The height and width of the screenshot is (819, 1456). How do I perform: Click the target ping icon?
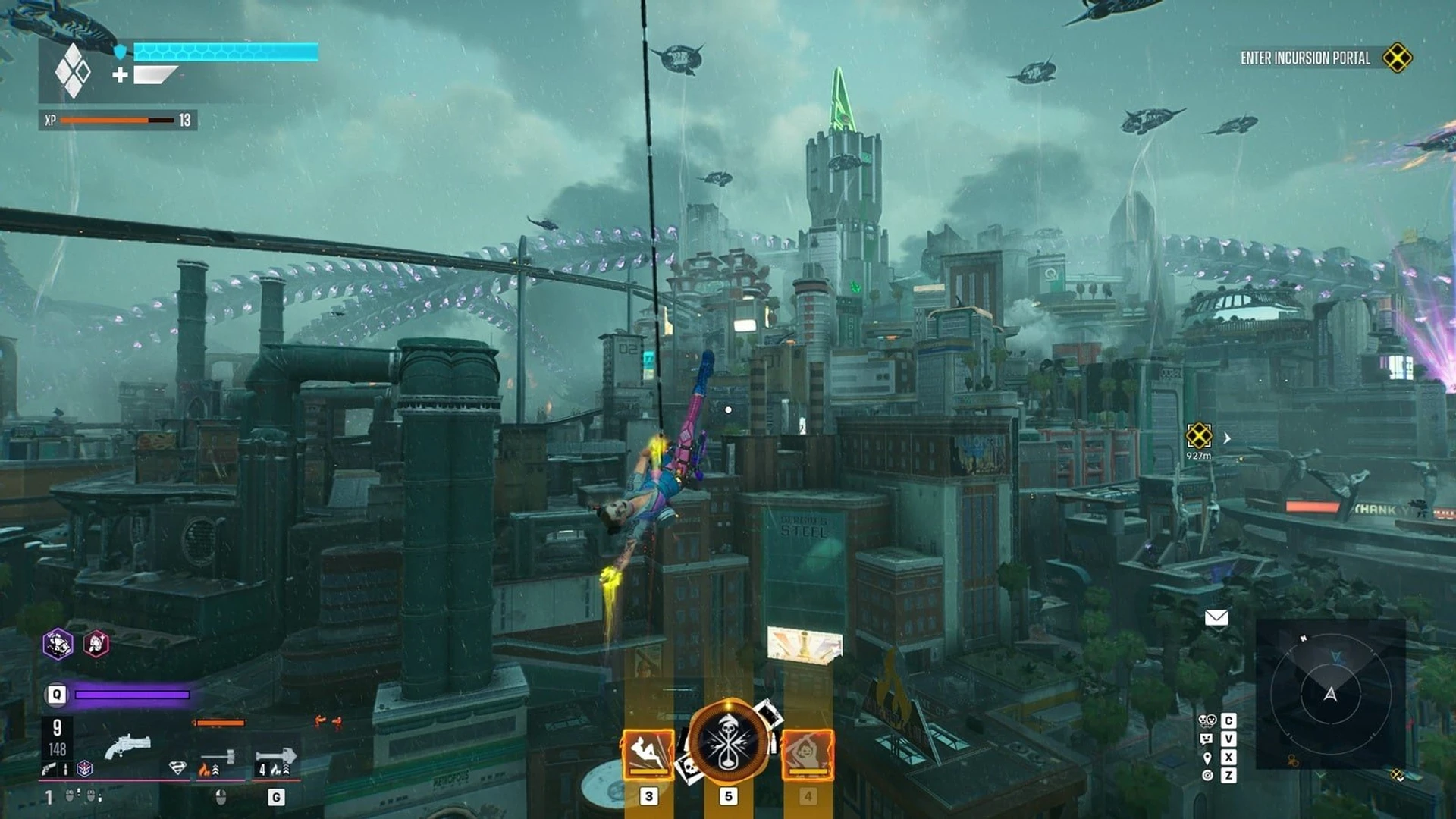pyautogui.click(x=1207, y=775)
